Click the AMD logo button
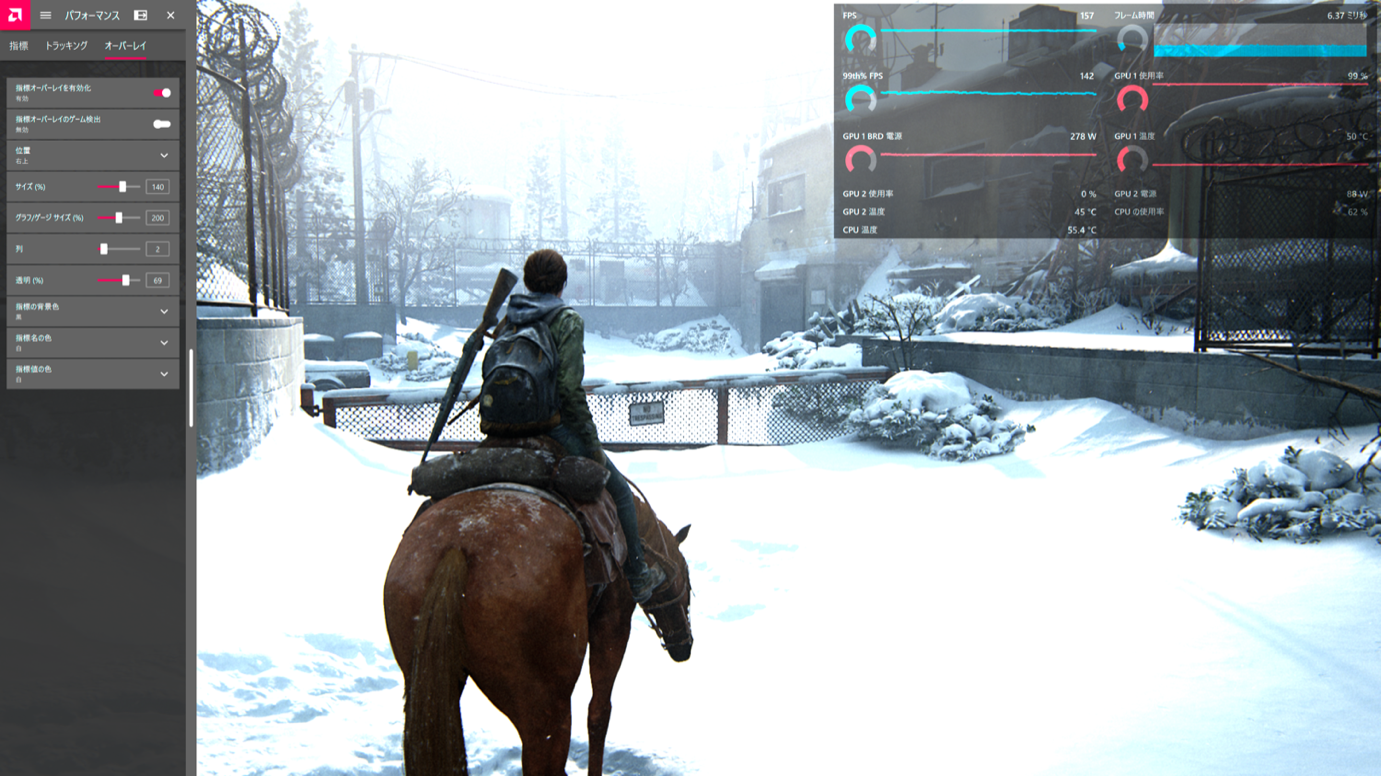 pos(15,15)
